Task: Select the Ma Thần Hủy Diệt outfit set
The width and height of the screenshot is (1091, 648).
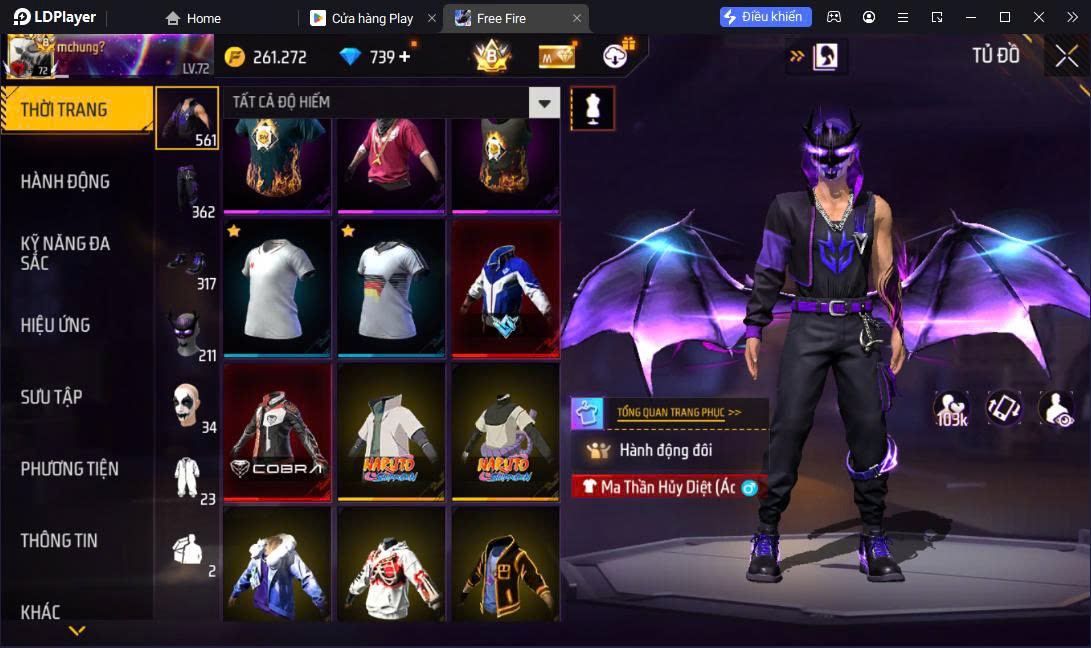Action: (x=667, y=487)
